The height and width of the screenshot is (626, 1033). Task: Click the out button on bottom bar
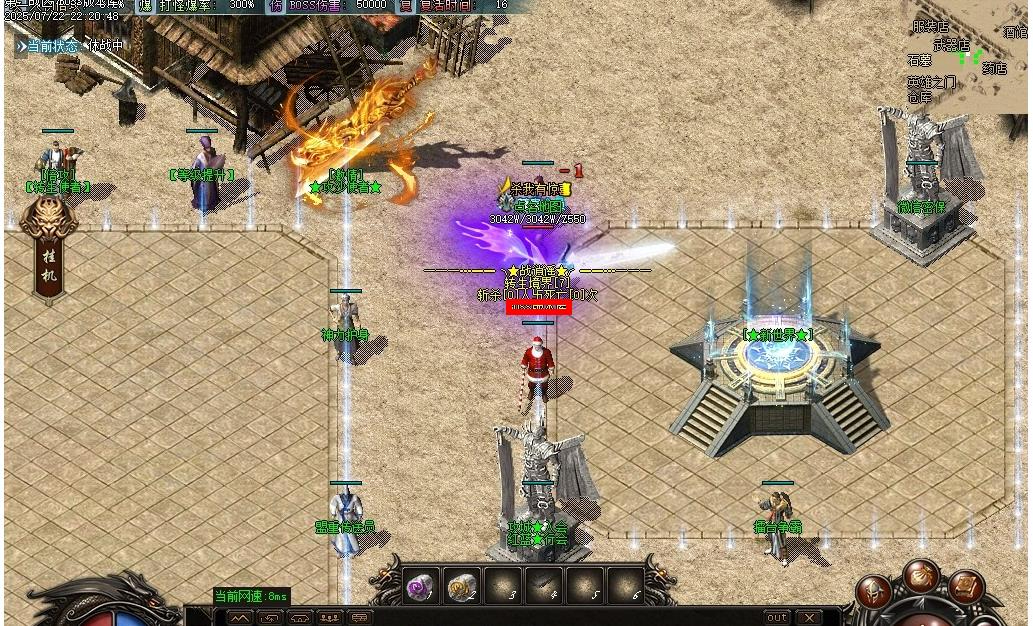click(777, 617)
